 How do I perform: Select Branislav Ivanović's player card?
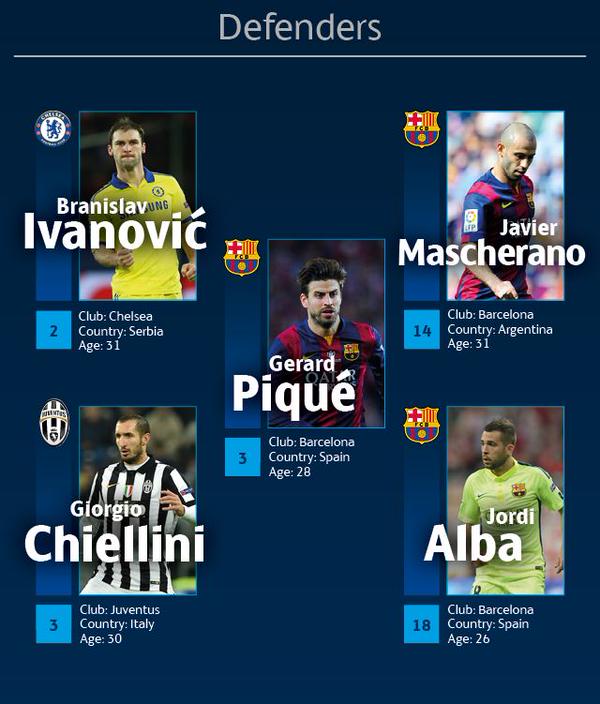tap(138, 205)
